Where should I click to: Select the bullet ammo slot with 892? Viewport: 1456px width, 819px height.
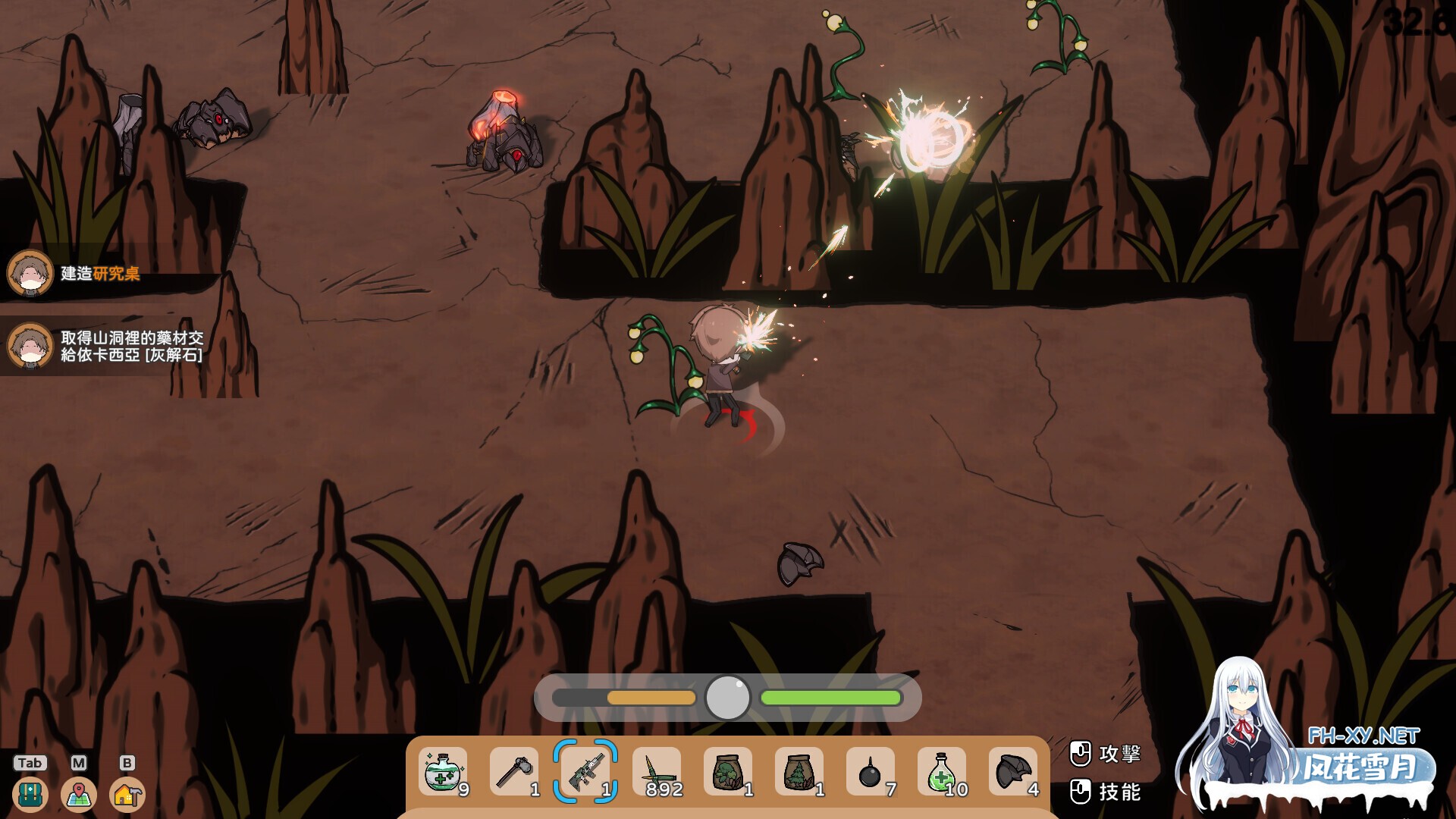click(x=657, y=772)
